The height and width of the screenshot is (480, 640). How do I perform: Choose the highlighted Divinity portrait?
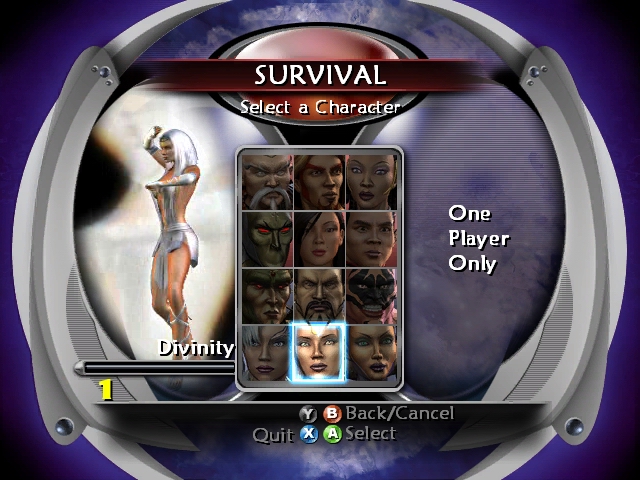pos(319,352)
